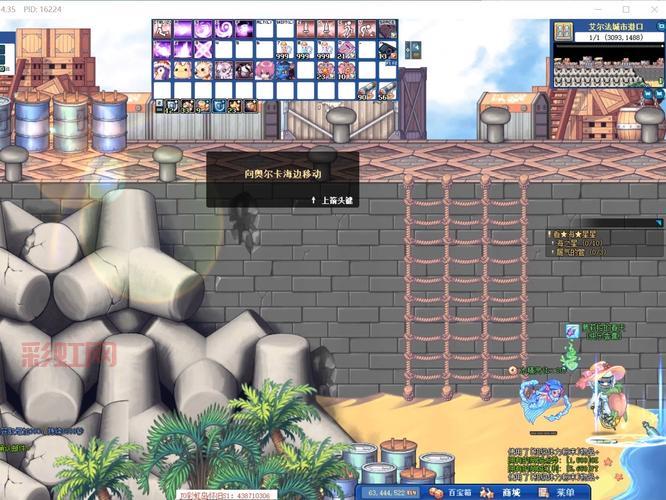Image resolution: width=666 pixels, height=500 pixels.
Task: Open the 菜单 menu
Action: pos(560,492)
